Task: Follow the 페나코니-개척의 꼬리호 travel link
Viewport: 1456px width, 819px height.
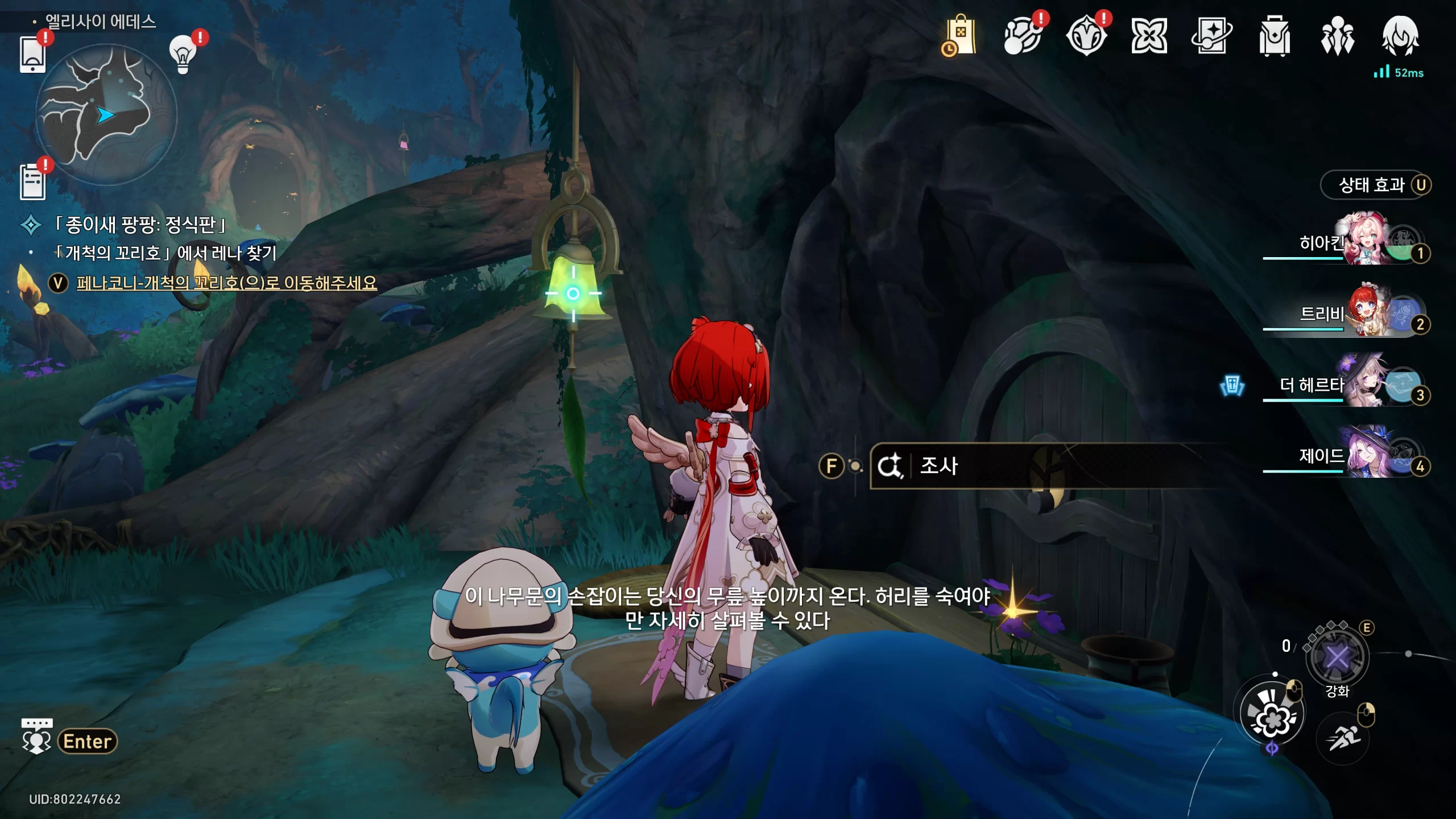Action: (226, 283)
